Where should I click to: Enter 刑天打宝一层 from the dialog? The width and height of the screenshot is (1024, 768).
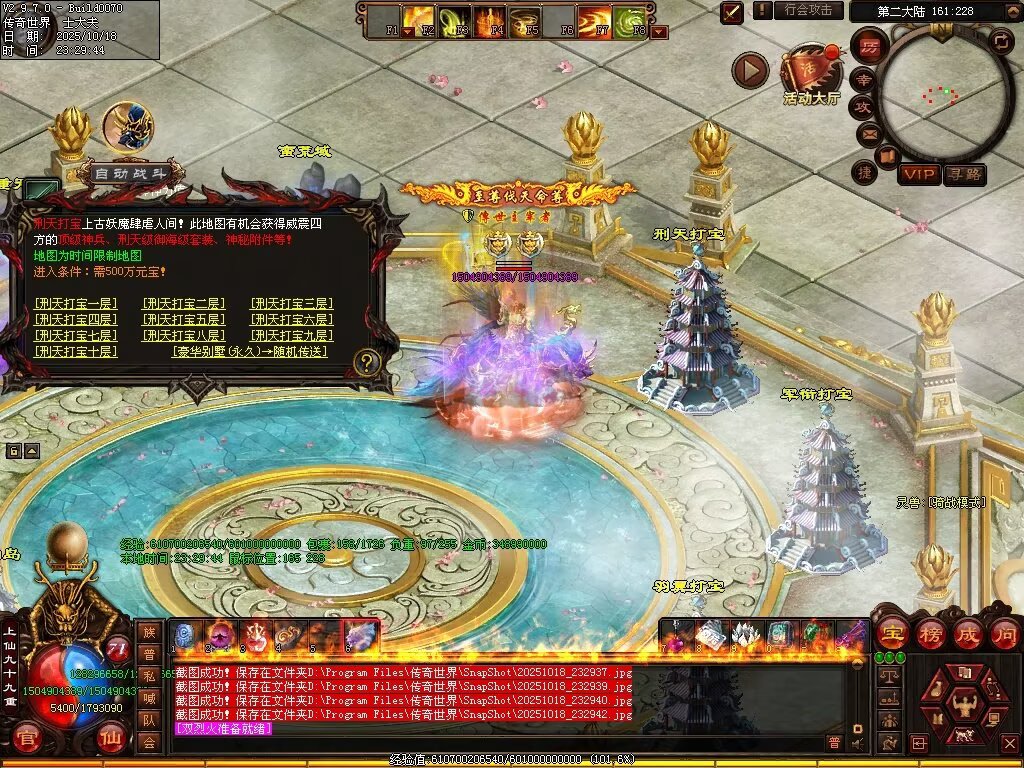[76, 304]
